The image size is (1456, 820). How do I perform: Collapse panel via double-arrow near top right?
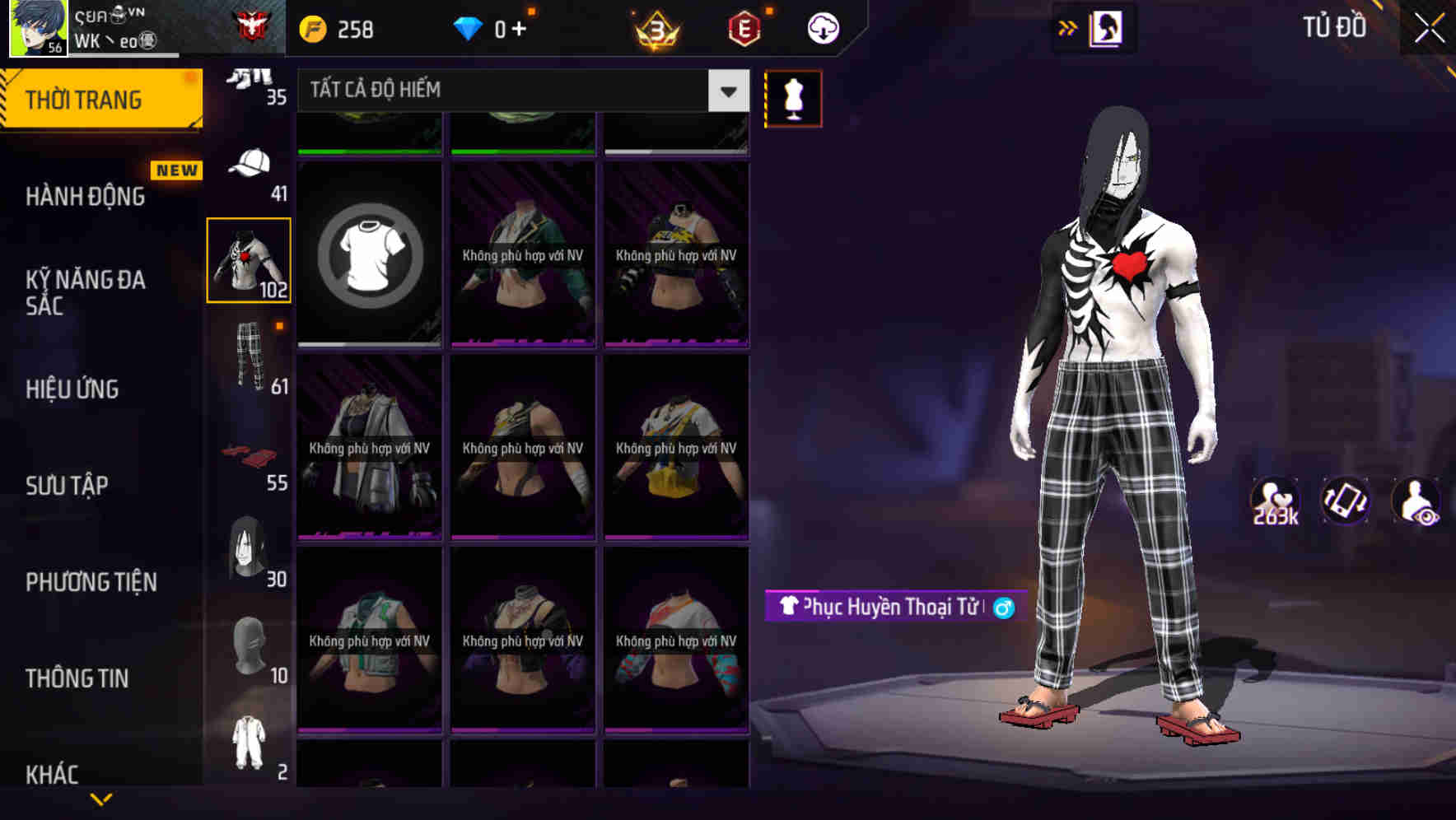coord(1067,27)
